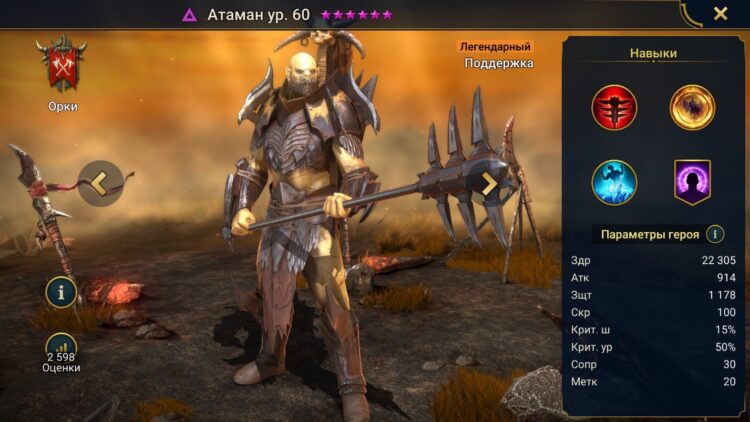
Task: Select the golden fiery orb skill
Action: click(692, 107)
